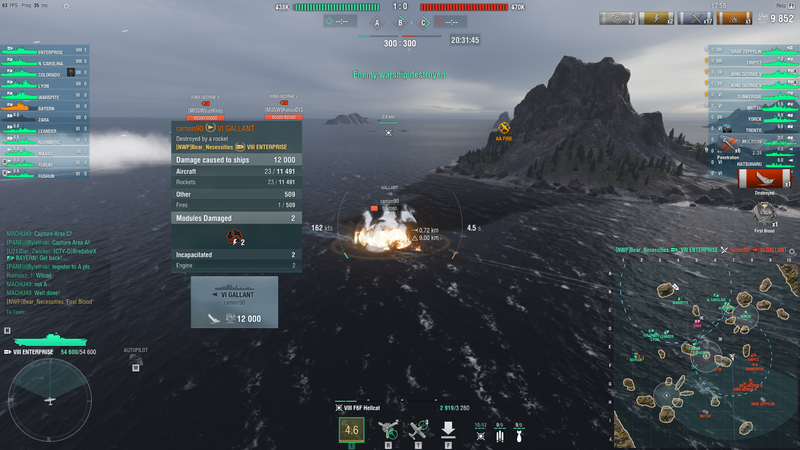Select the F6F Hellcat attack squadron slot
Screen dimensions: 800x450
(x=351, y=431)
